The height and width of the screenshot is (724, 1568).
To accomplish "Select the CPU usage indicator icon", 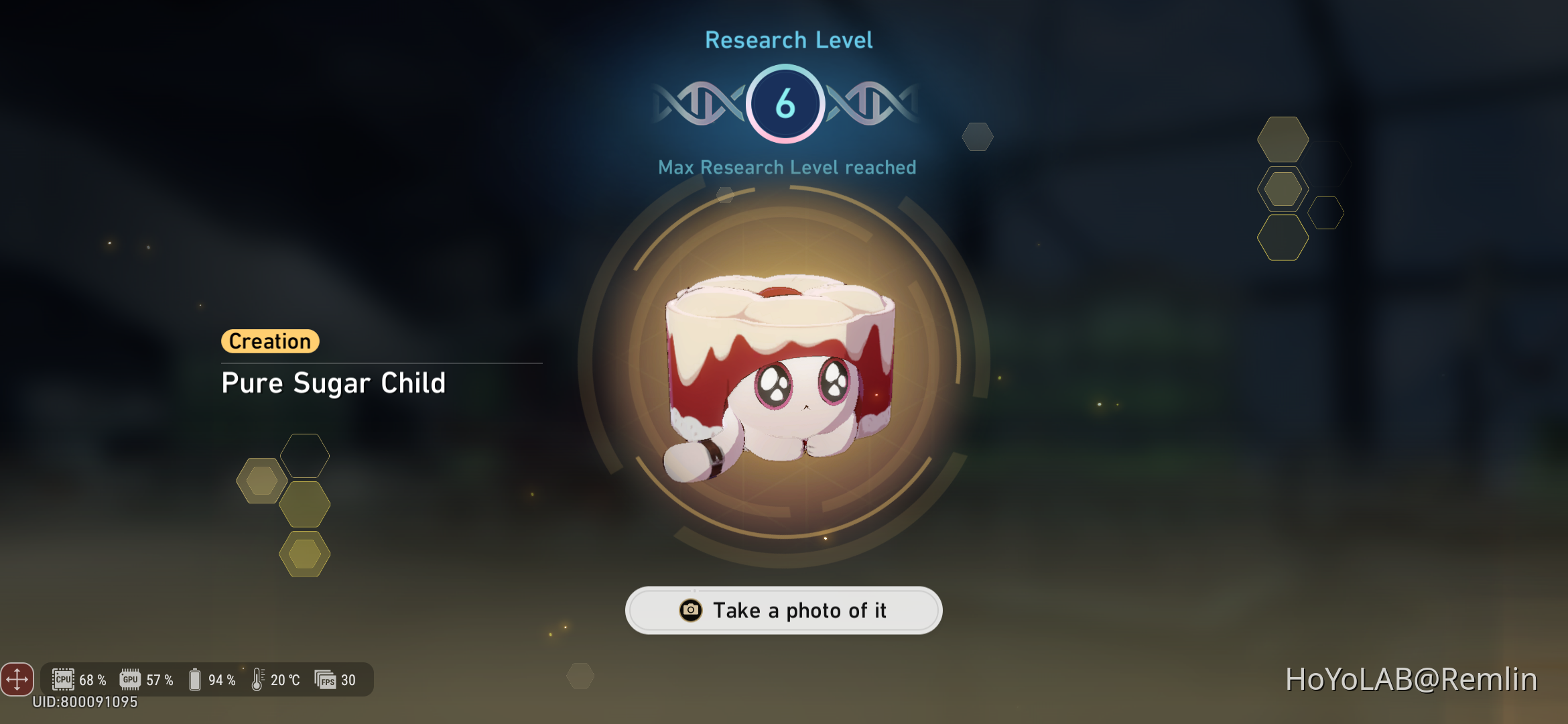I will click(64, 679).
